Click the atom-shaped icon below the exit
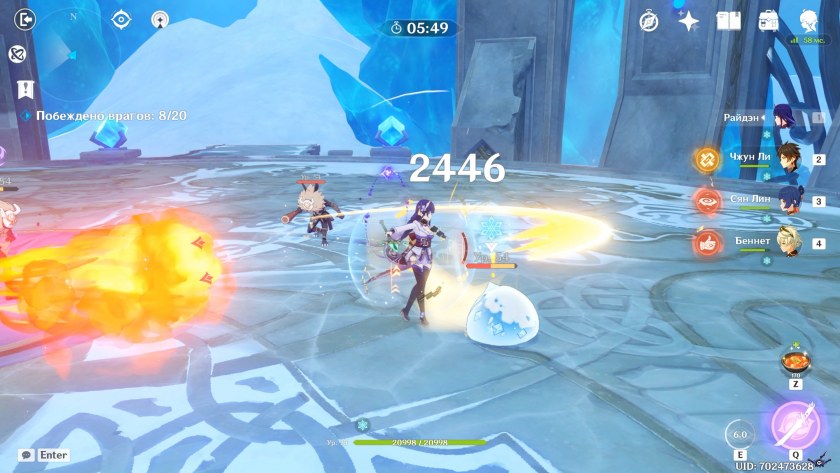840x473 pixels. point(17,55)
